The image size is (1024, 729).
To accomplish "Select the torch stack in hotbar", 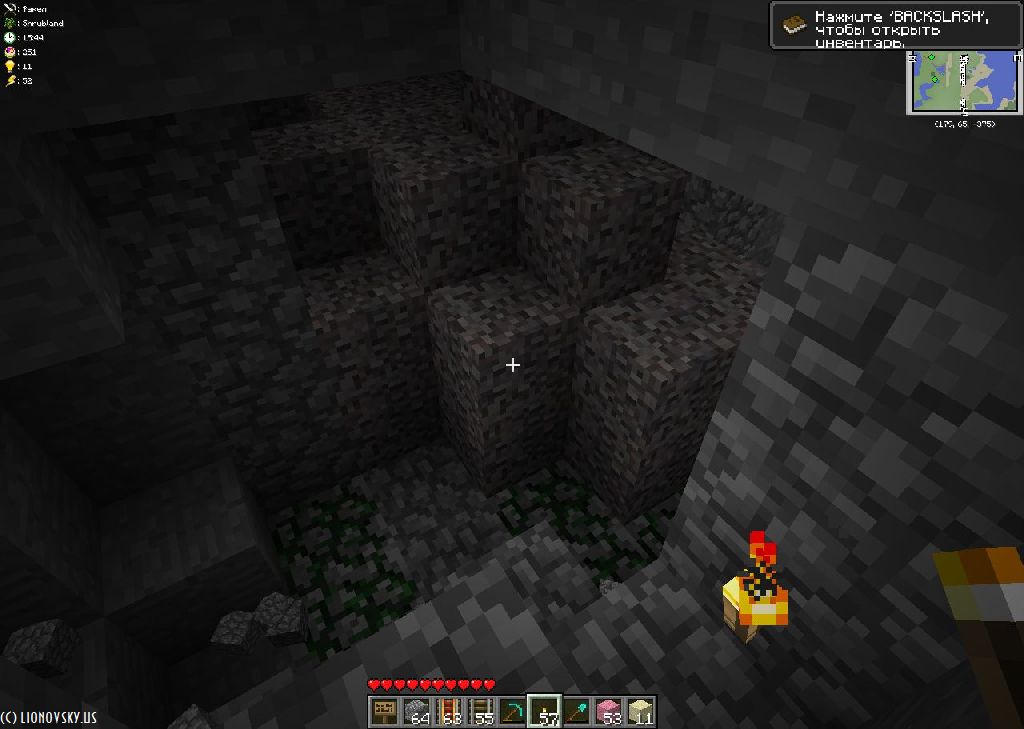I will coord(544,711).
